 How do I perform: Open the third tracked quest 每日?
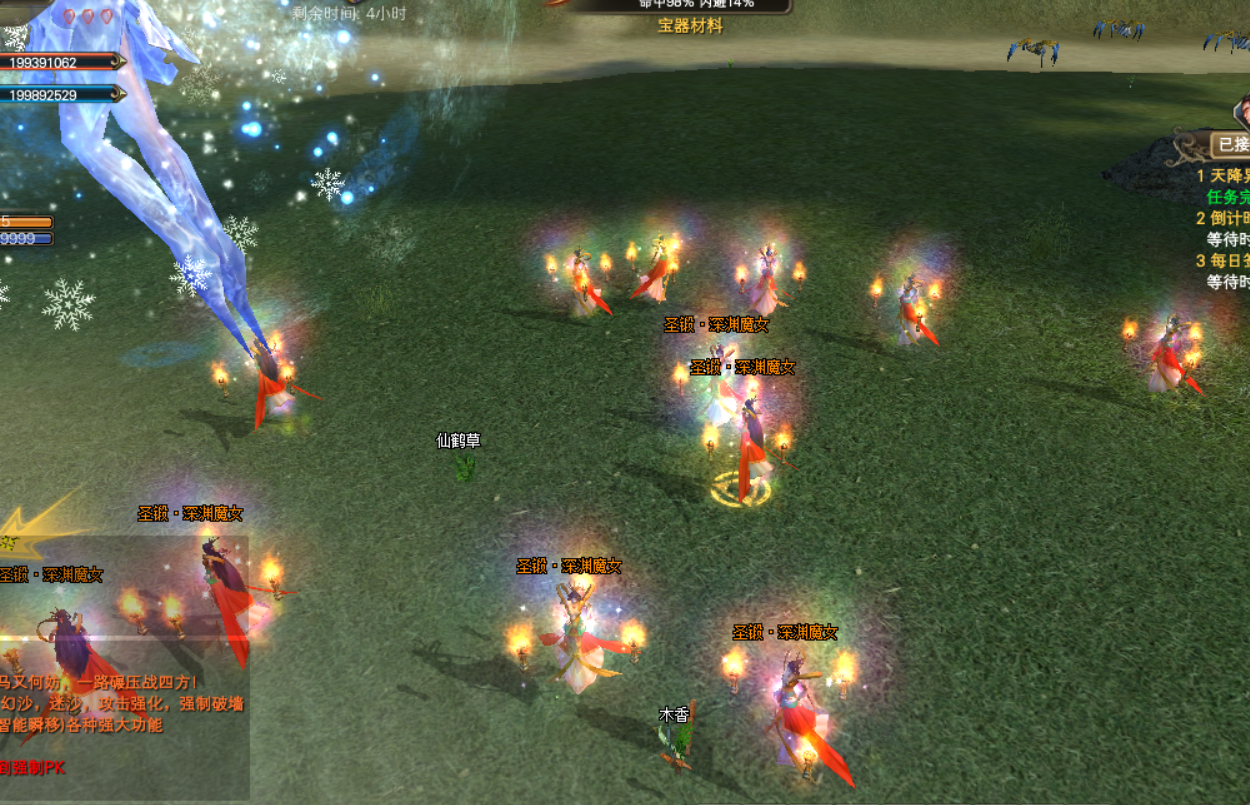click(x=1224, y=261)
